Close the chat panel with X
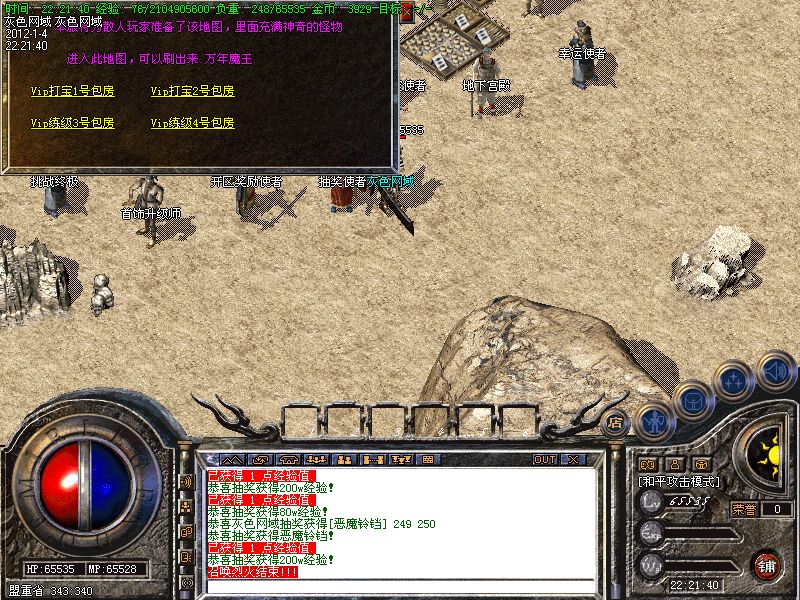This screenshot has height=600, width=800. [573, 460]
